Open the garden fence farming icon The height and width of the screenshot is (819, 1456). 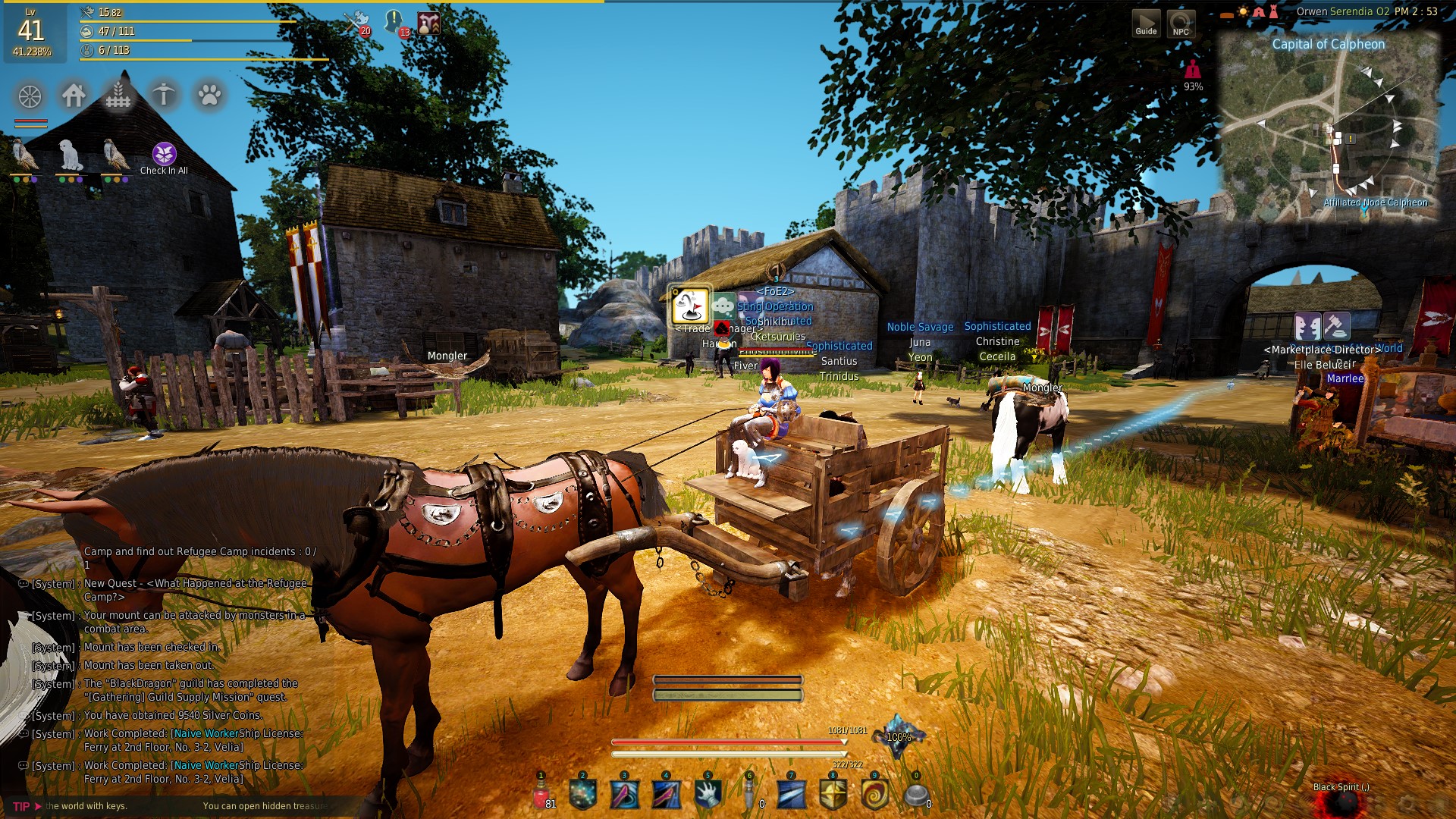(x=118, y=96)
